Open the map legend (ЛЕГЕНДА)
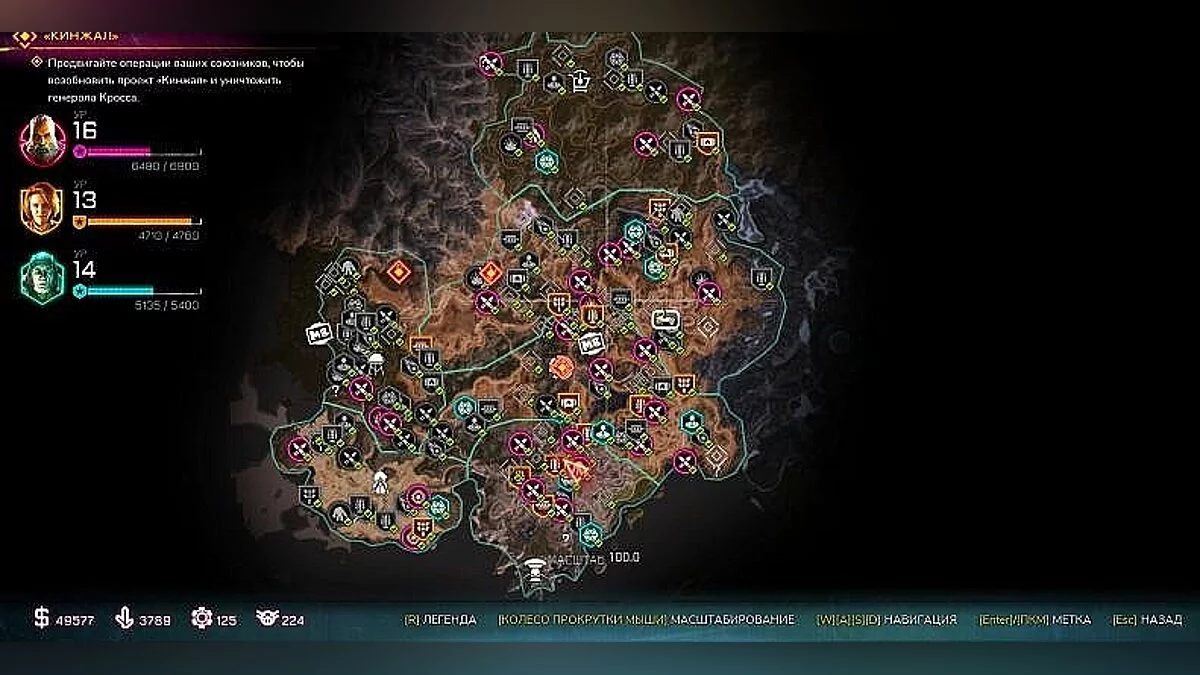The image size is (1200, 675). point(440,620)
